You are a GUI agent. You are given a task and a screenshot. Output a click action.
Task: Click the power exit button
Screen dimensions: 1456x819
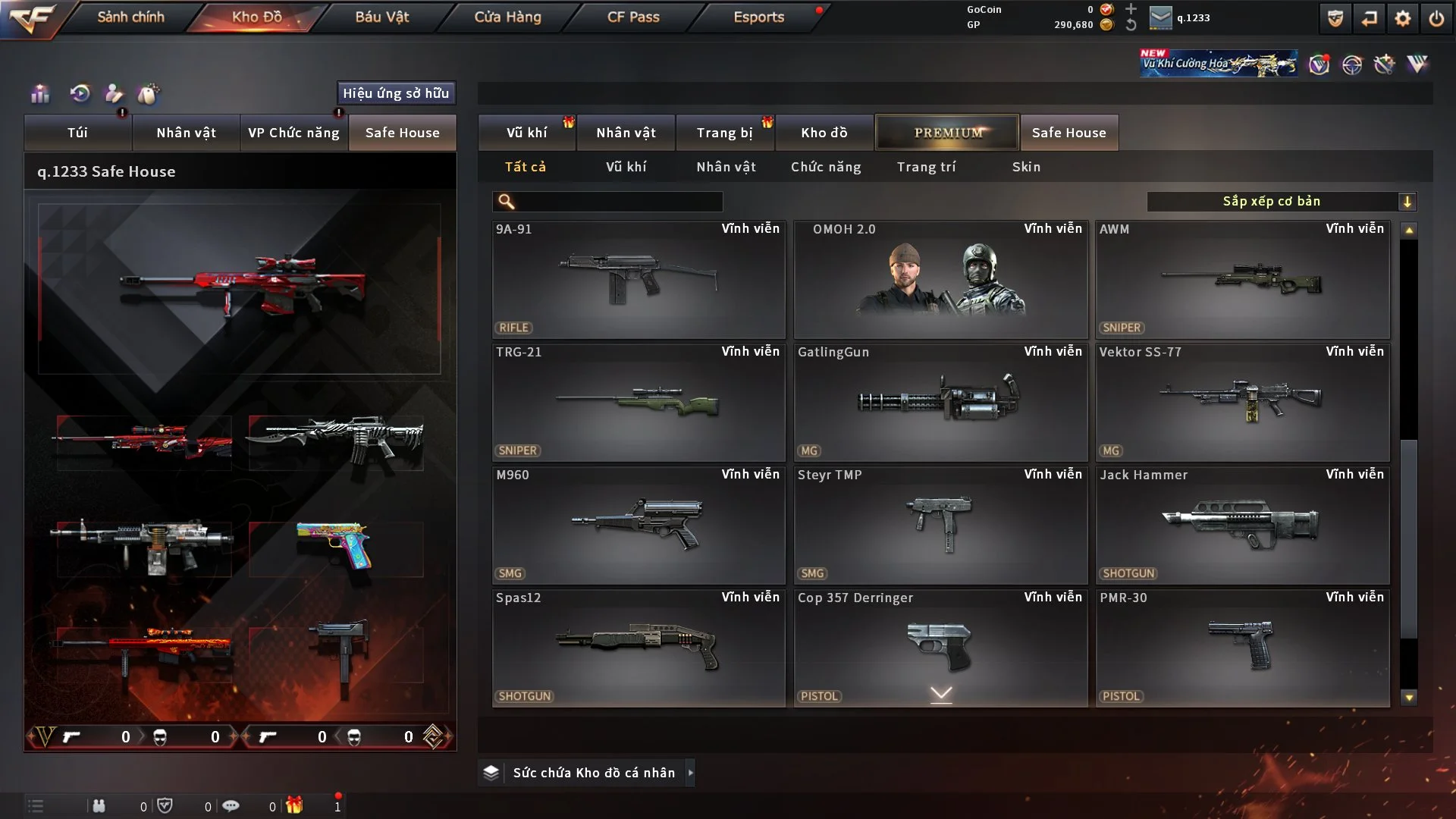click(x=1436, y=18)
